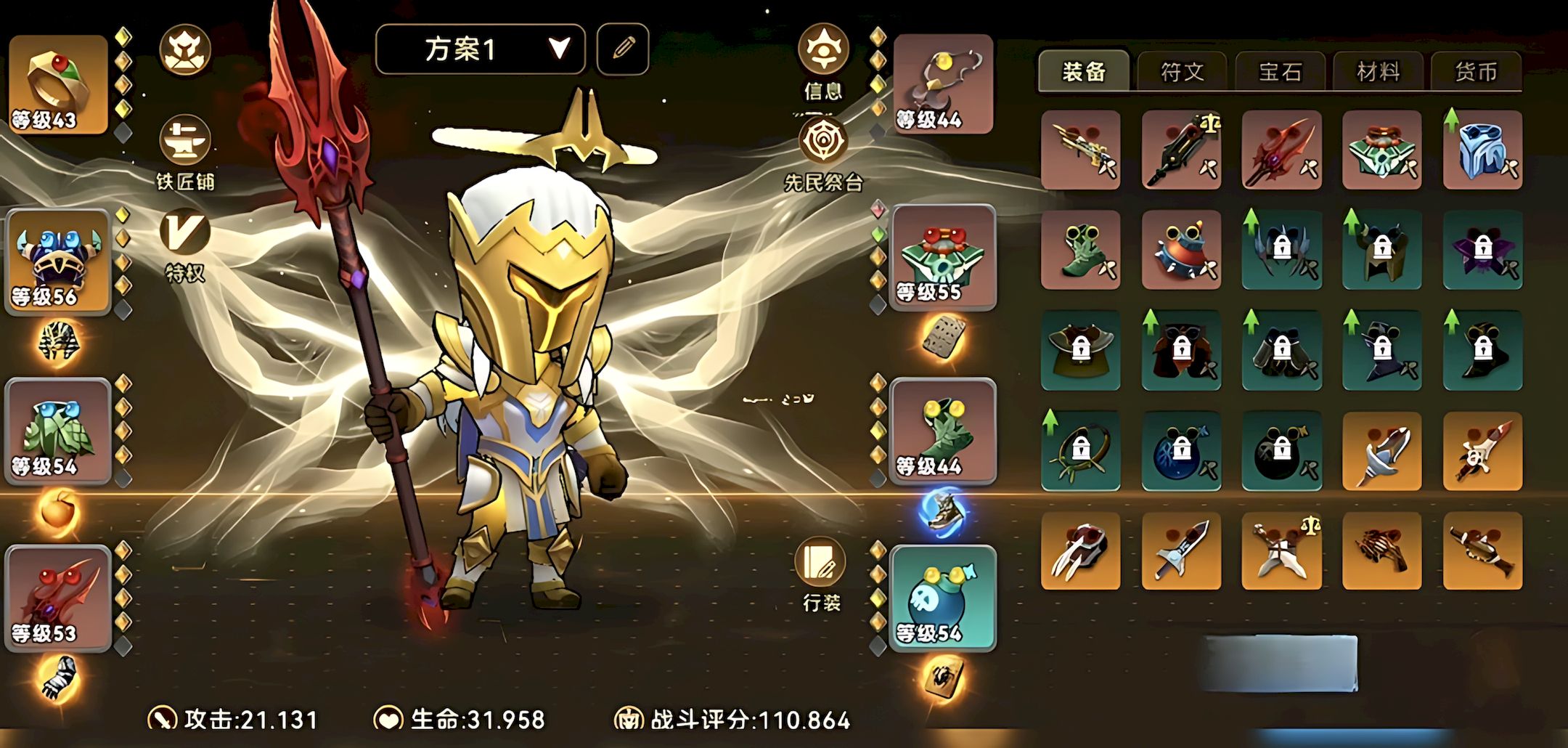Image resolution: width=1568 pixels, height=748 pixels.
Task: Select the equipped level 54 skull bomb
Action: 943,598
